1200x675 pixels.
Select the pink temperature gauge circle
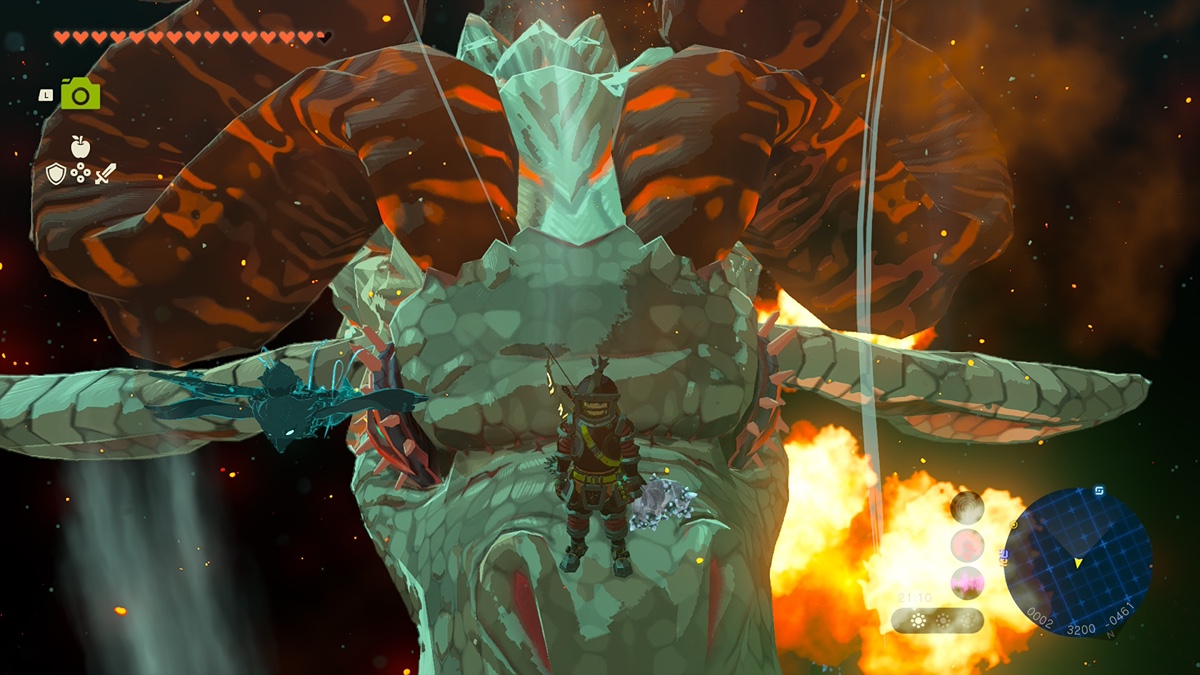pos(967,545)
